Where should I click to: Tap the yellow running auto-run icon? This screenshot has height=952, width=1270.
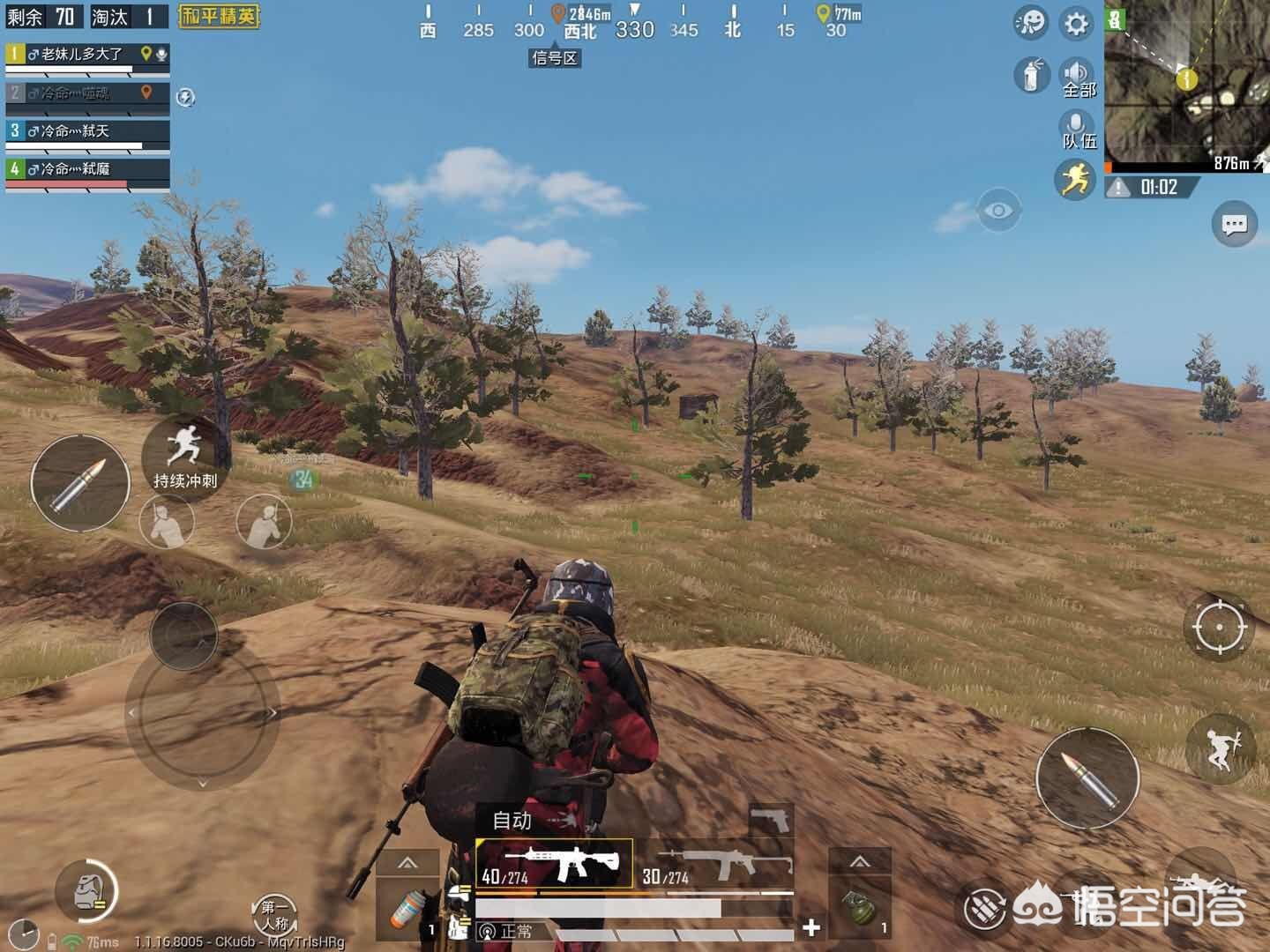(x=1074, y=180)
